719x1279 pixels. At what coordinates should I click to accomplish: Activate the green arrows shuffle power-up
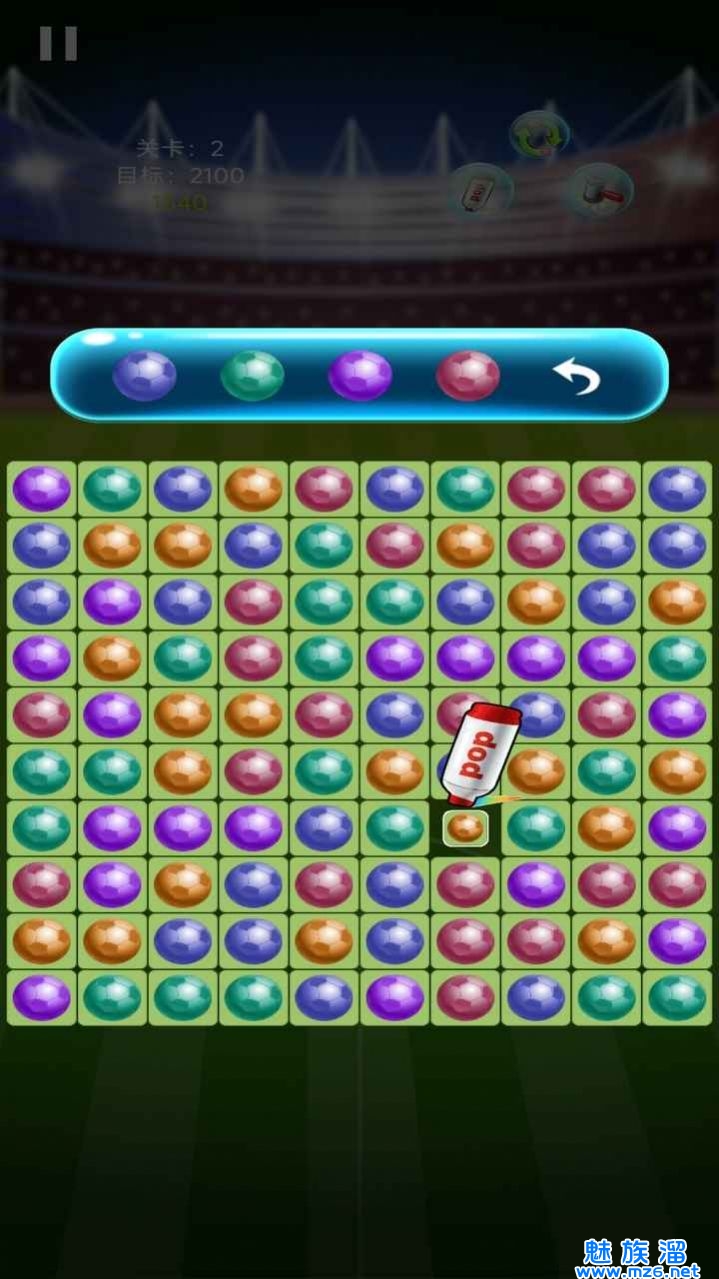(x=539, y=134)
